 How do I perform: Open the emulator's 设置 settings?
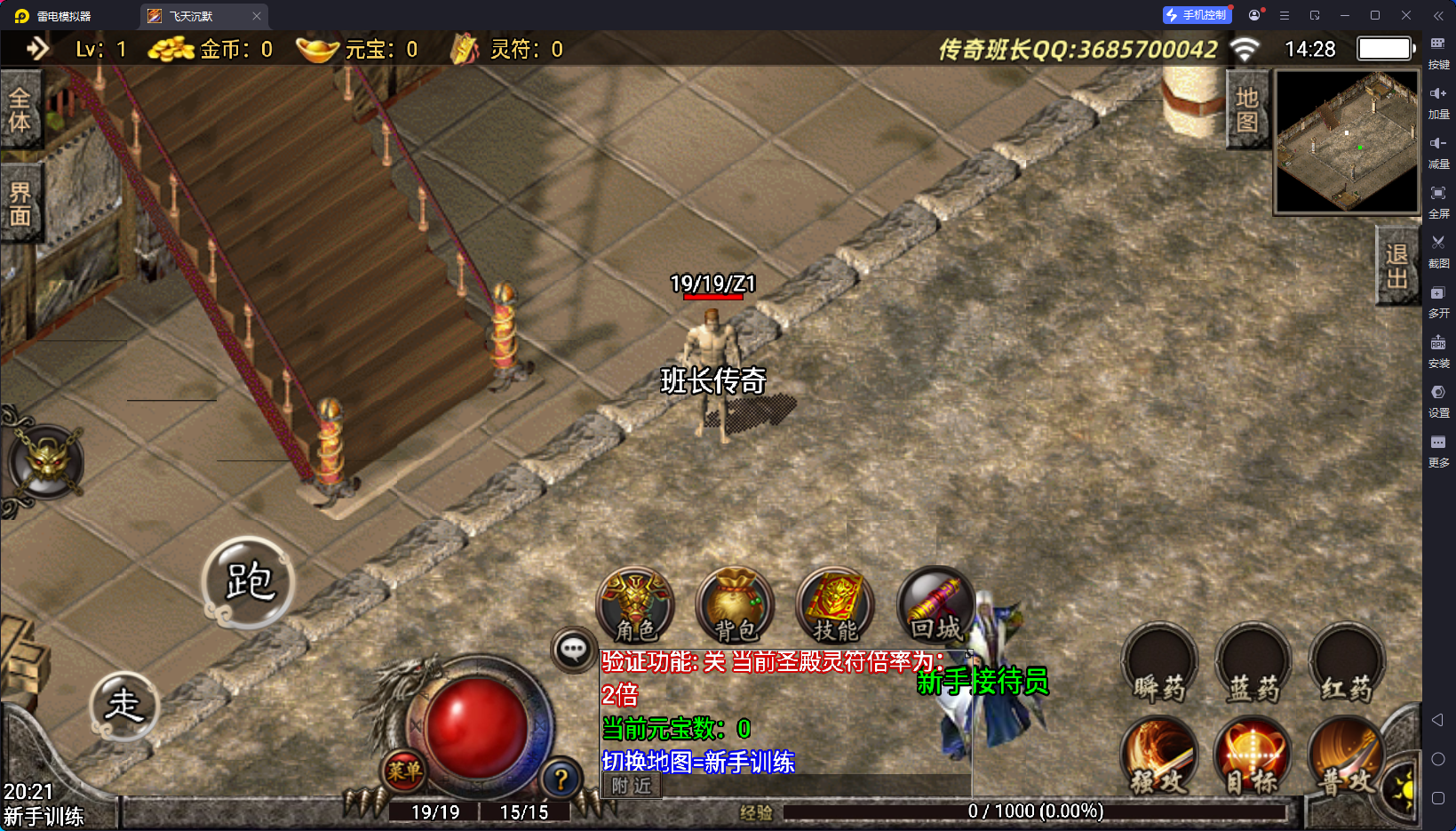(x=1438, y=400)
